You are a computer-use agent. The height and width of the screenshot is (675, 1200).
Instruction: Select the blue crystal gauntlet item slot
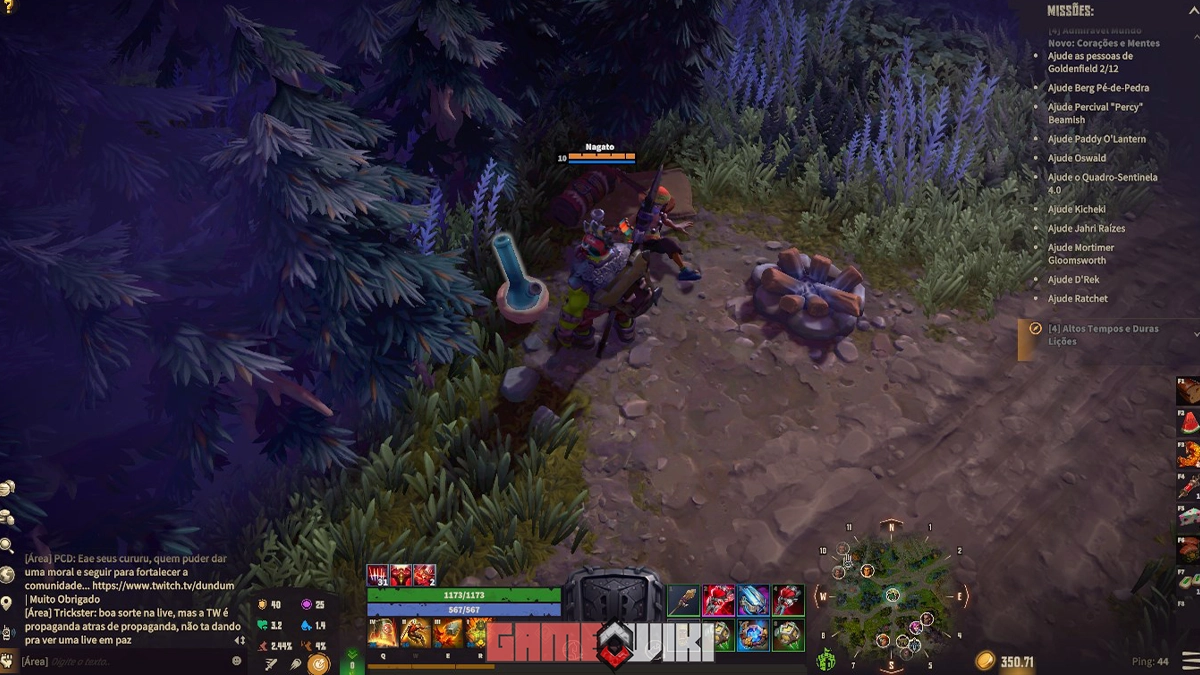pos(752,601)
